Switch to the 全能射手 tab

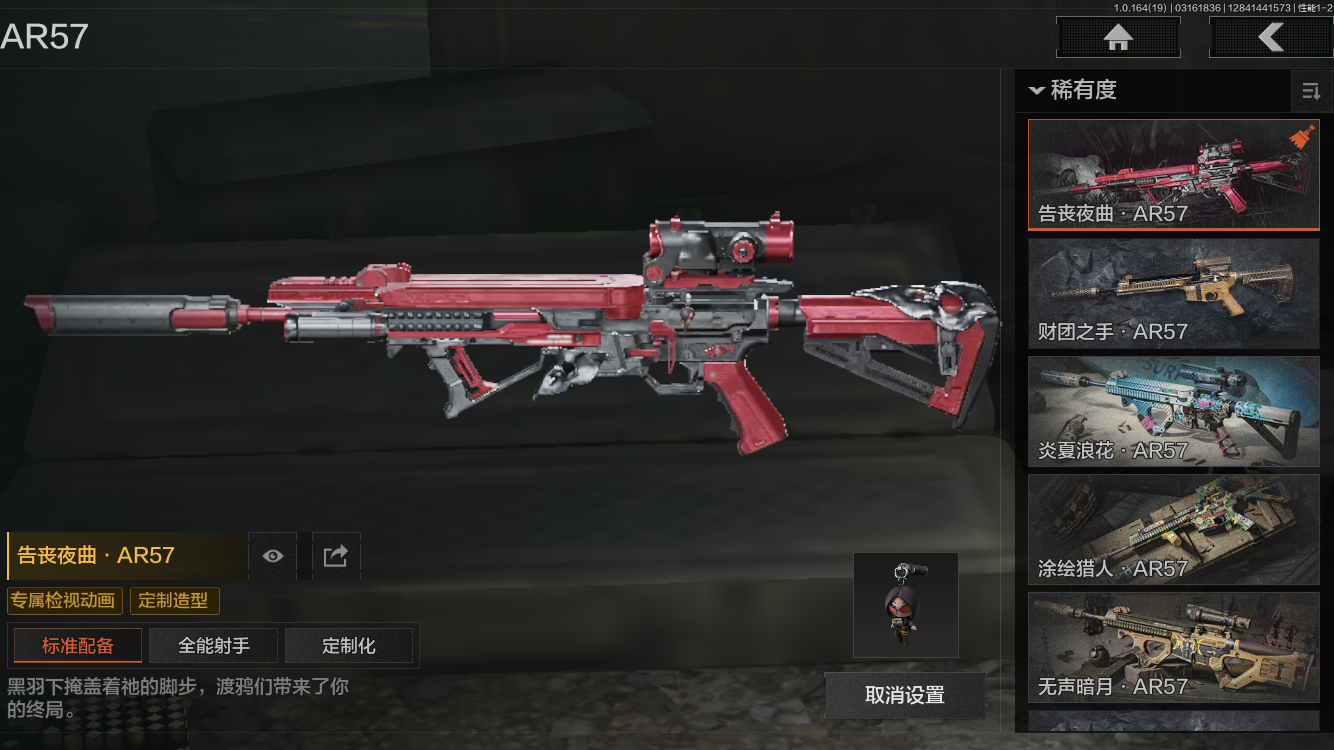214,646
